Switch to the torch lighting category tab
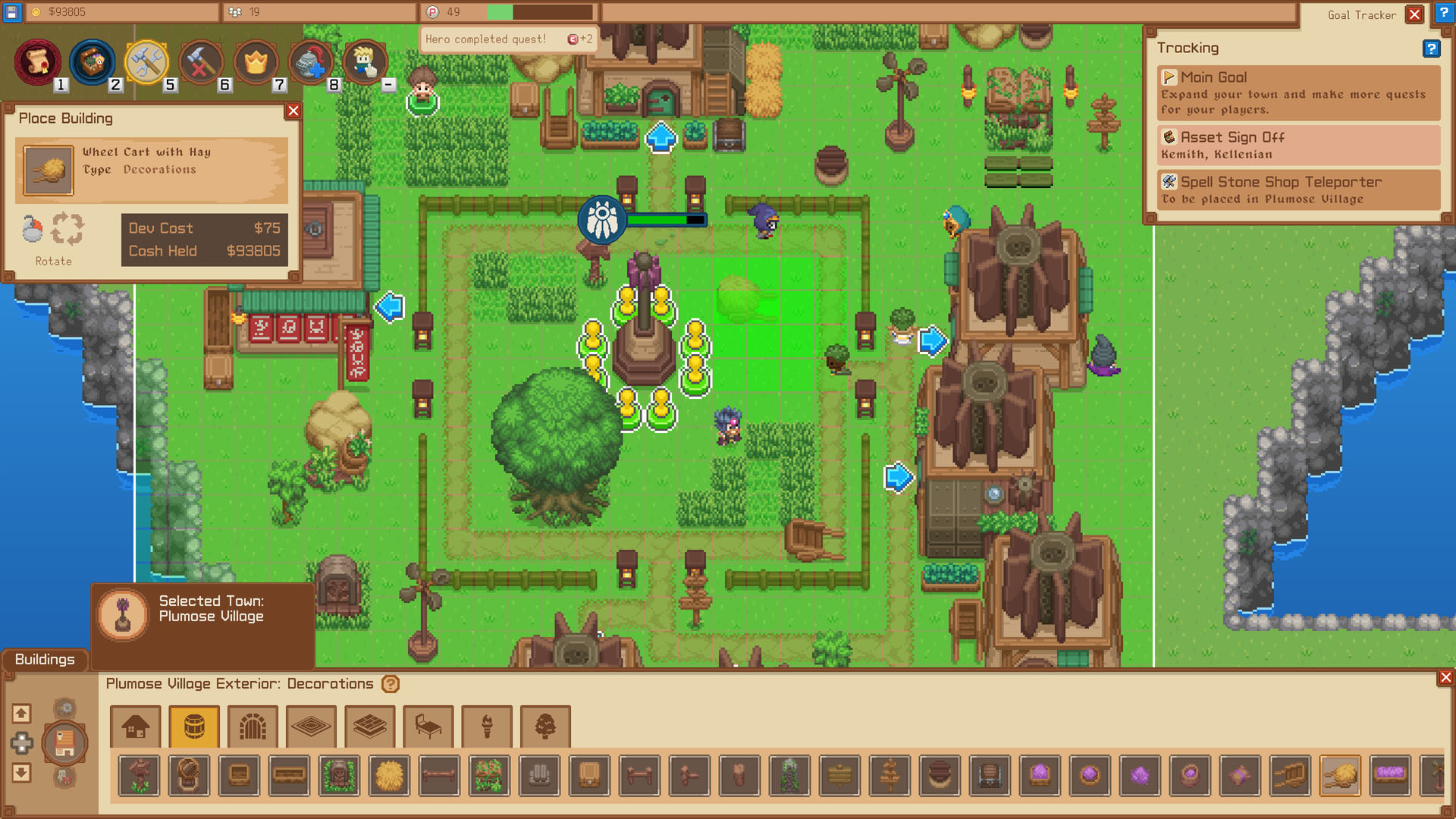Viewport: 1456px width, 819px height. point(487,726)
